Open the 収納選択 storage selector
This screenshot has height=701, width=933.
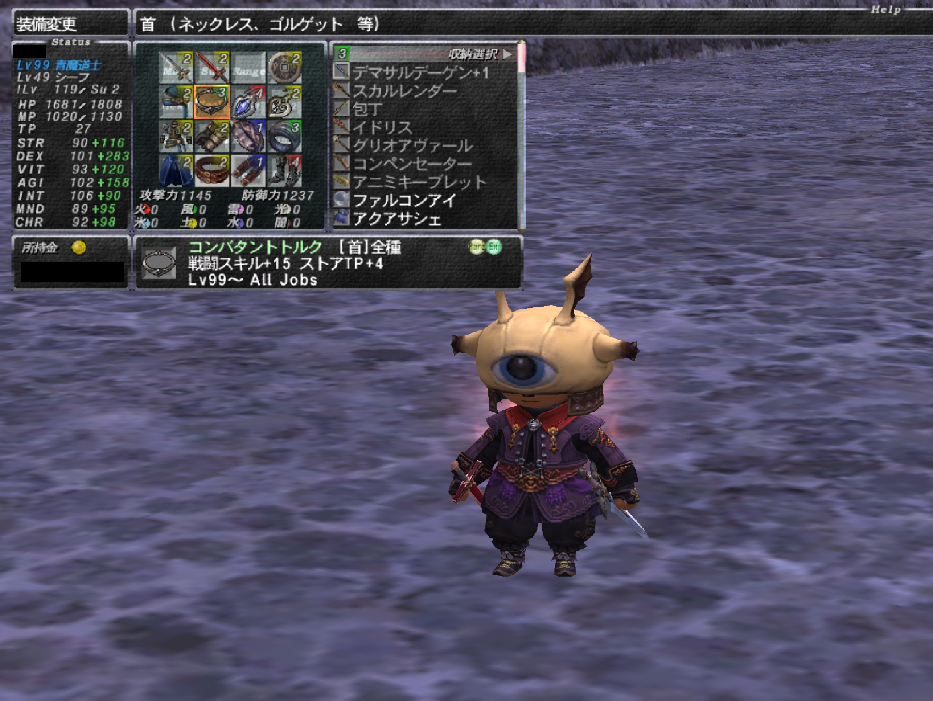pos(480,54)
